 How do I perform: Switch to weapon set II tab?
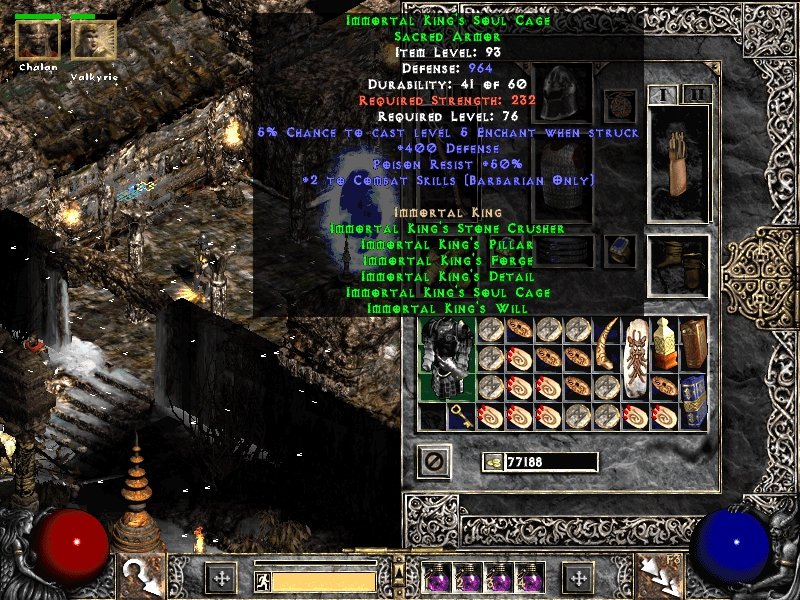pos(695,95)
